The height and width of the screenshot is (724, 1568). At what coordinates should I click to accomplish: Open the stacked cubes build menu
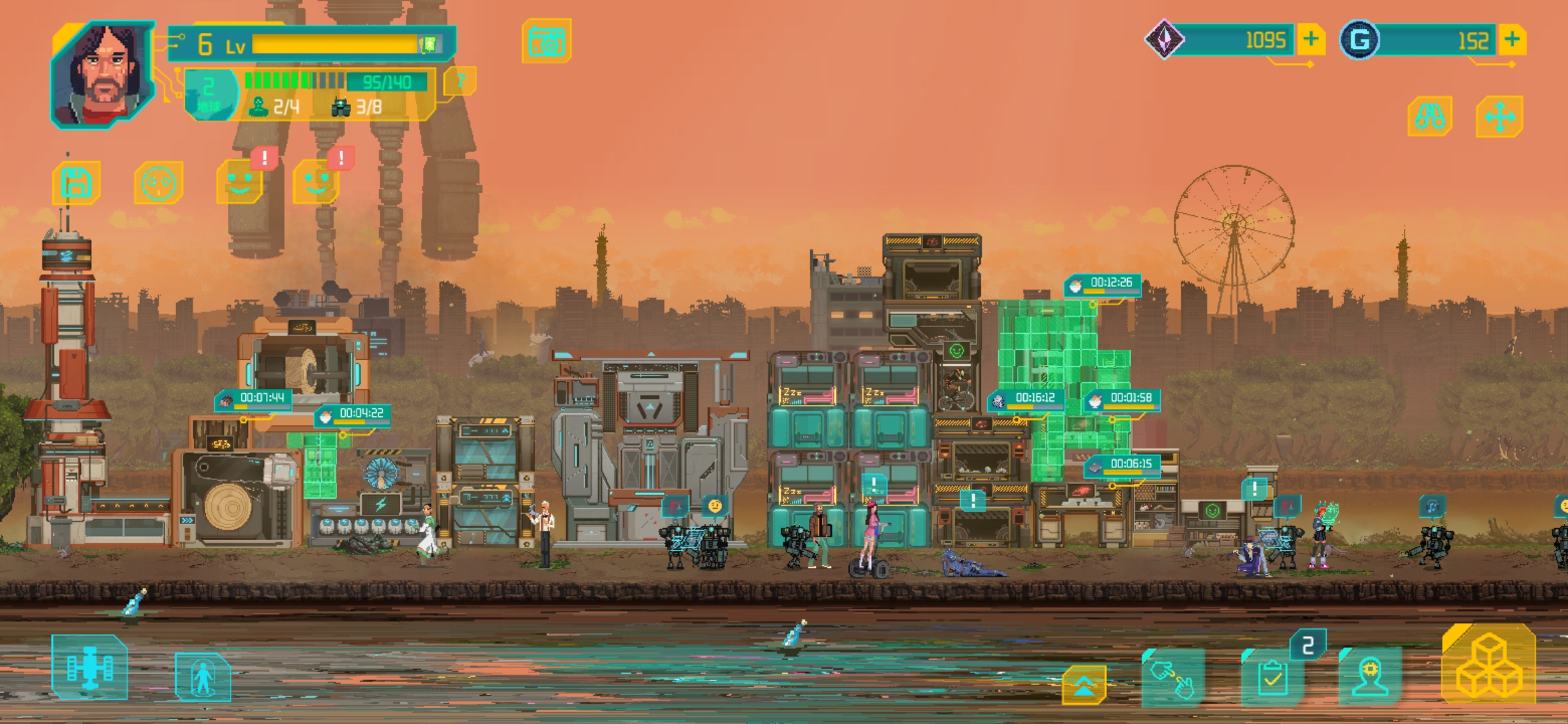(1489, 665)
